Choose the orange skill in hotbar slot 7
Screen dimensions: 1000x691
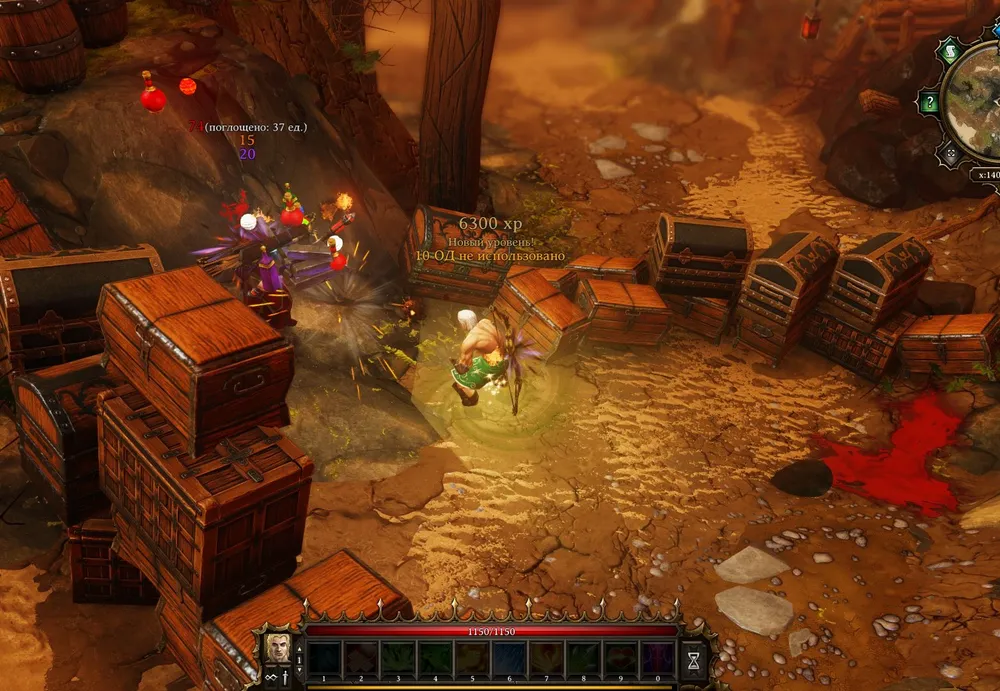click(546, 659)
